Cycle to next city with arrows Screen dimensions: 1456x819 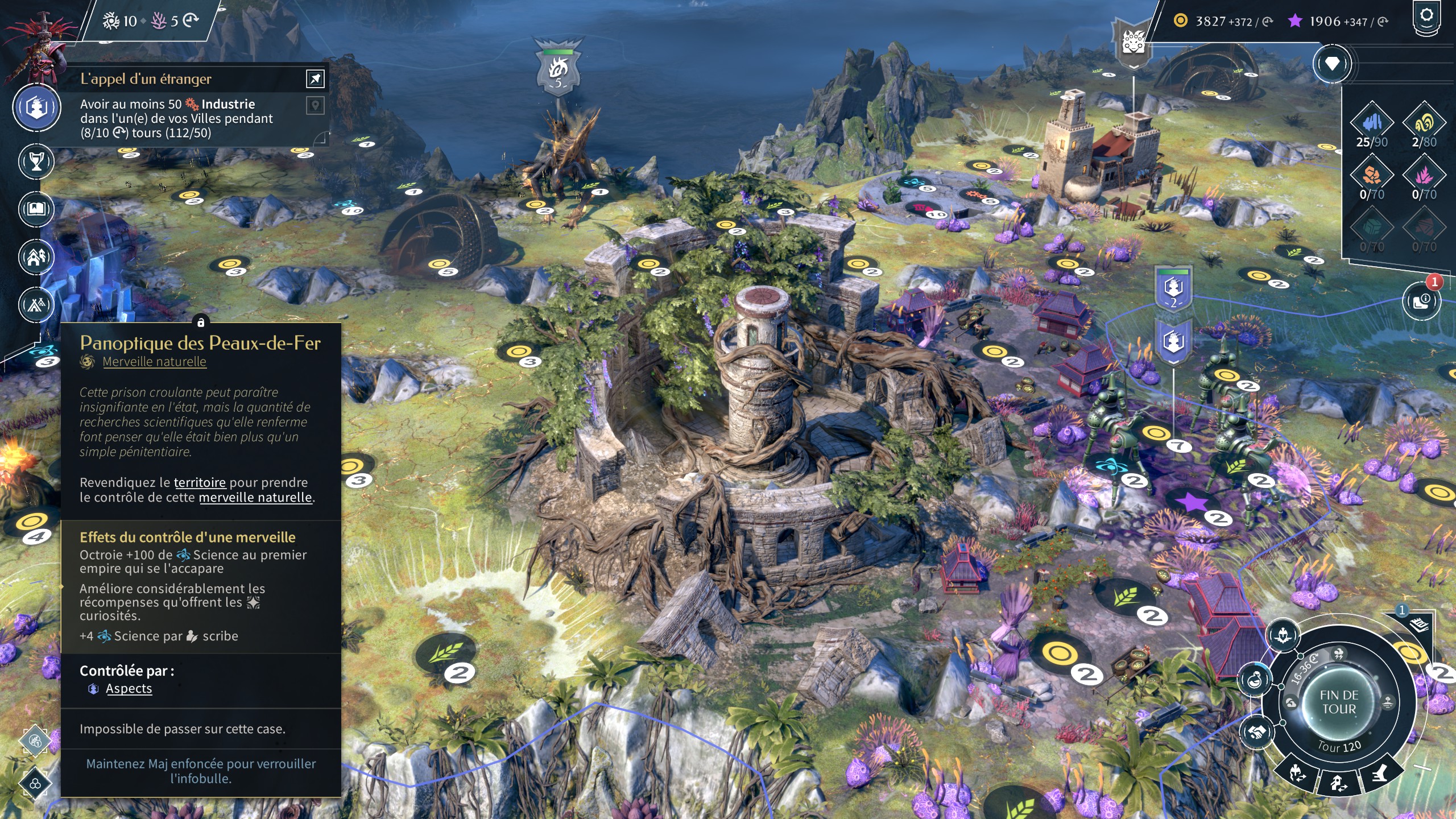[1338, 784]
